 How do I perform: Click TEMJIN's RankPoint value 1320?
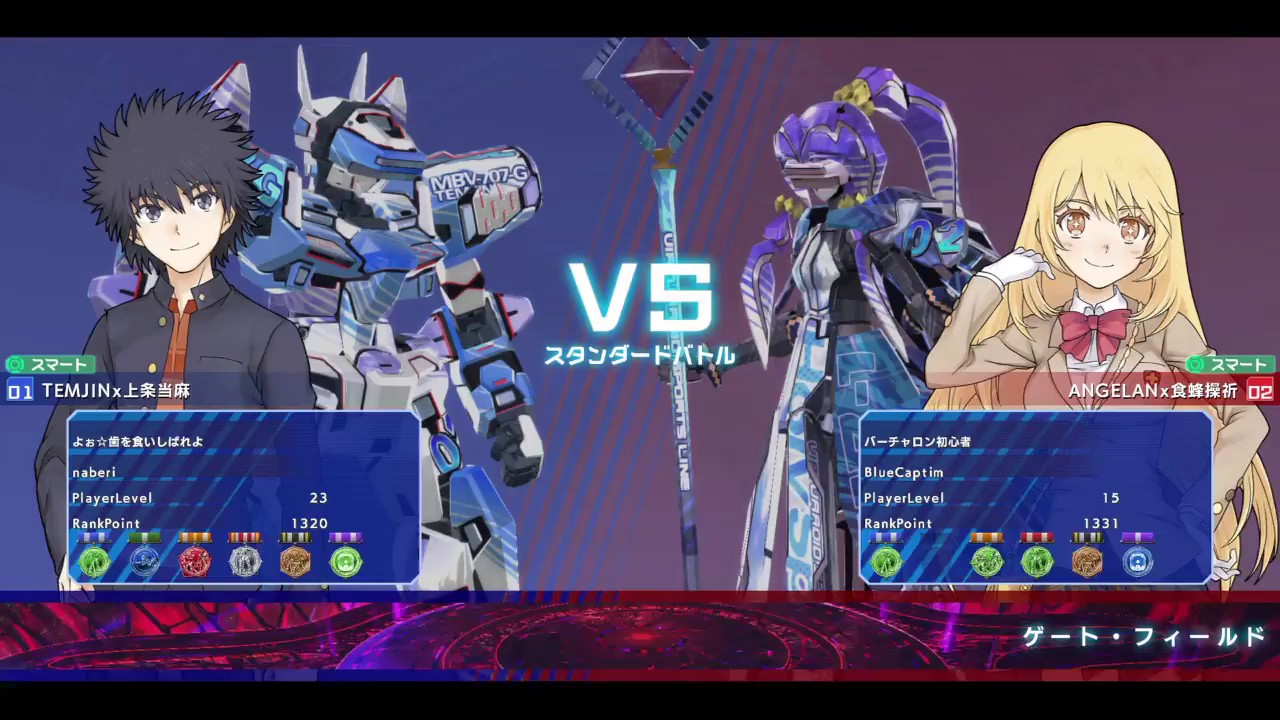[310, 523]
